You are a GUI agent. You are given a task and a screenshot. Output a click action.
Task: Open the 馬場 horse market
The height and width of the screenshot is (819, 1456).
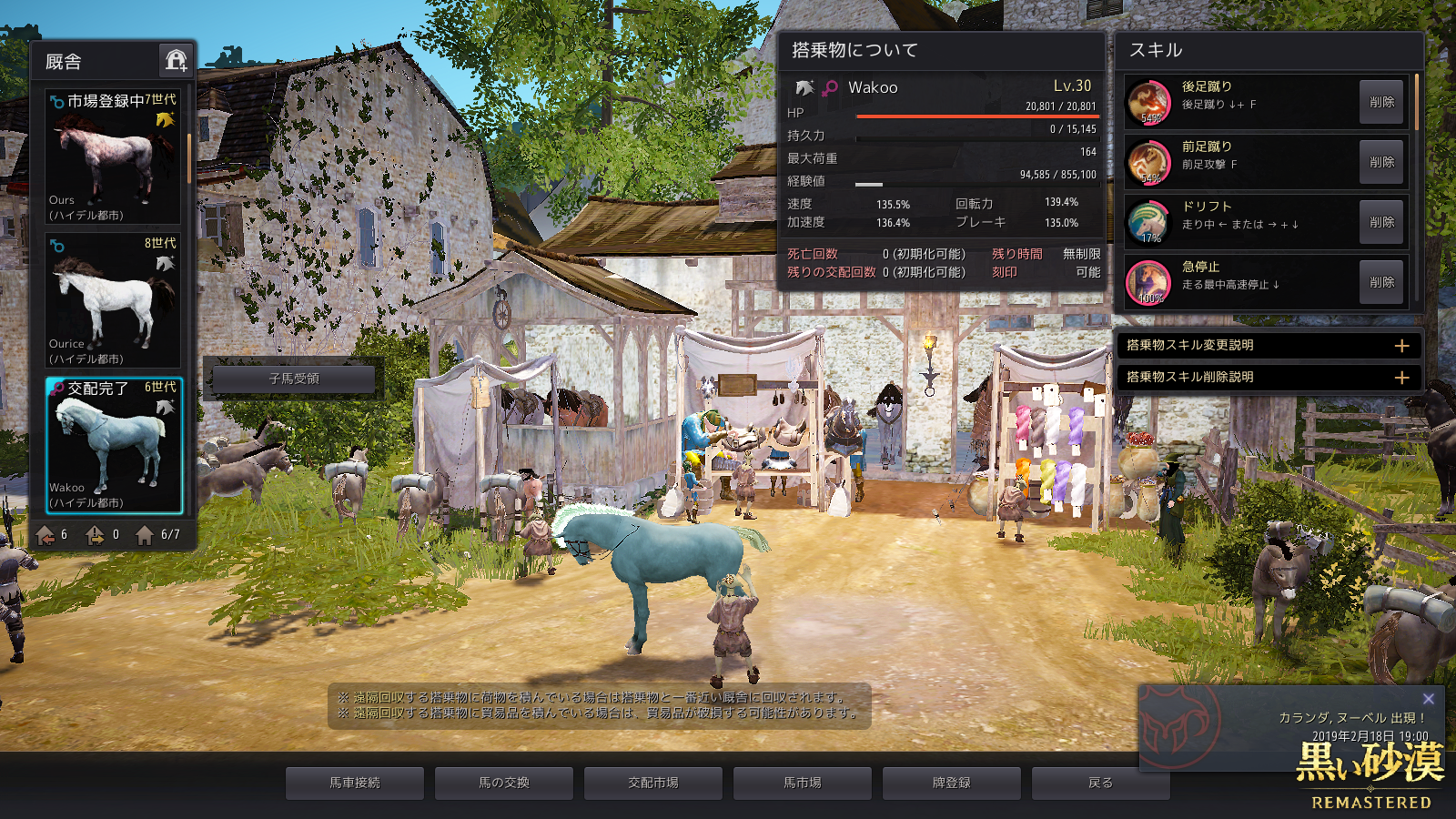pos(803,783)
